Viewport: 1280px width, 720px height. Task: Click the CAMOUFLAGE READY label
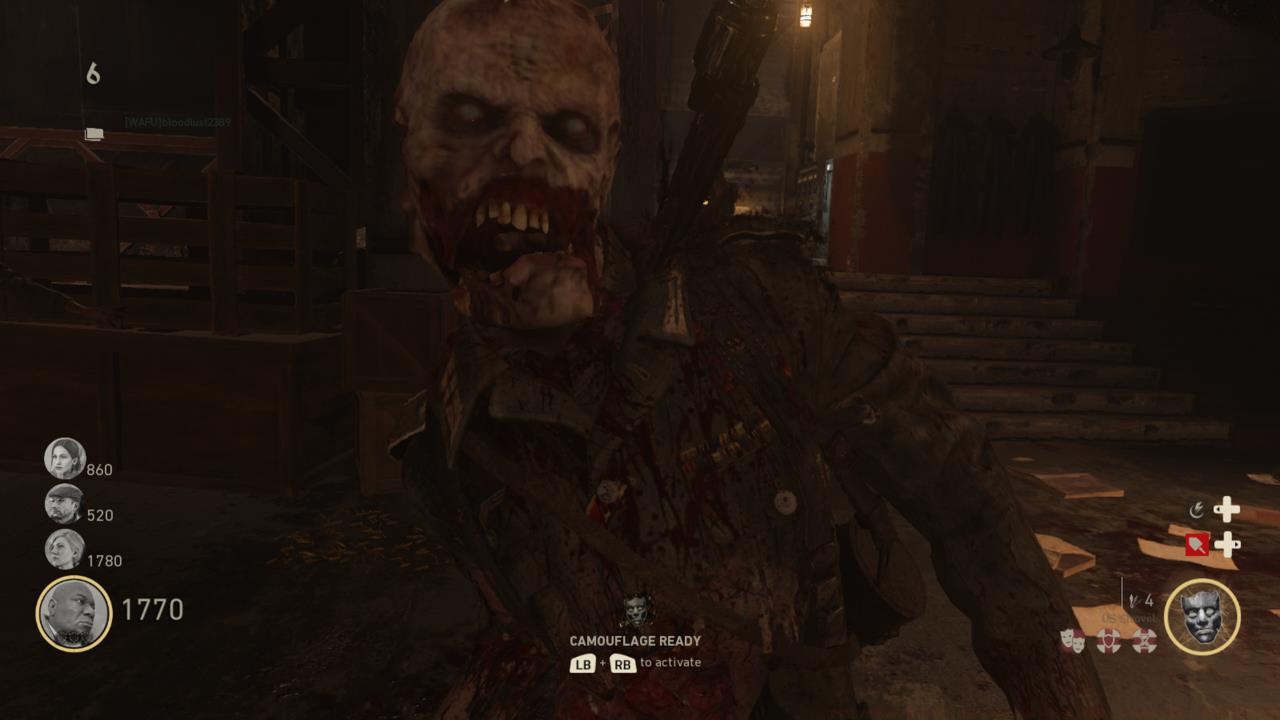[637, 641]
